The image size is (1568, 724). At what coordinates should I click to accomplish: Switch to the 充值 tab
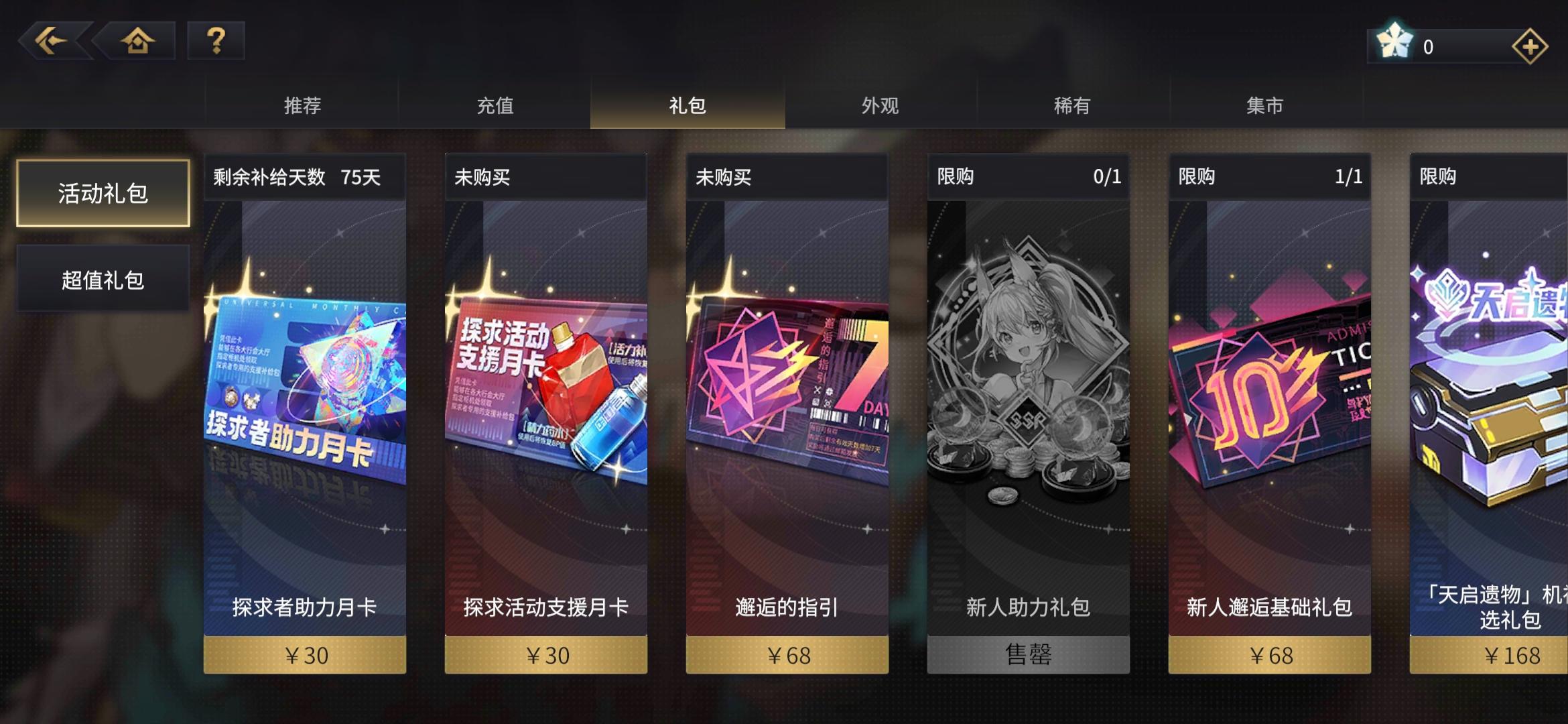[496, 105]
